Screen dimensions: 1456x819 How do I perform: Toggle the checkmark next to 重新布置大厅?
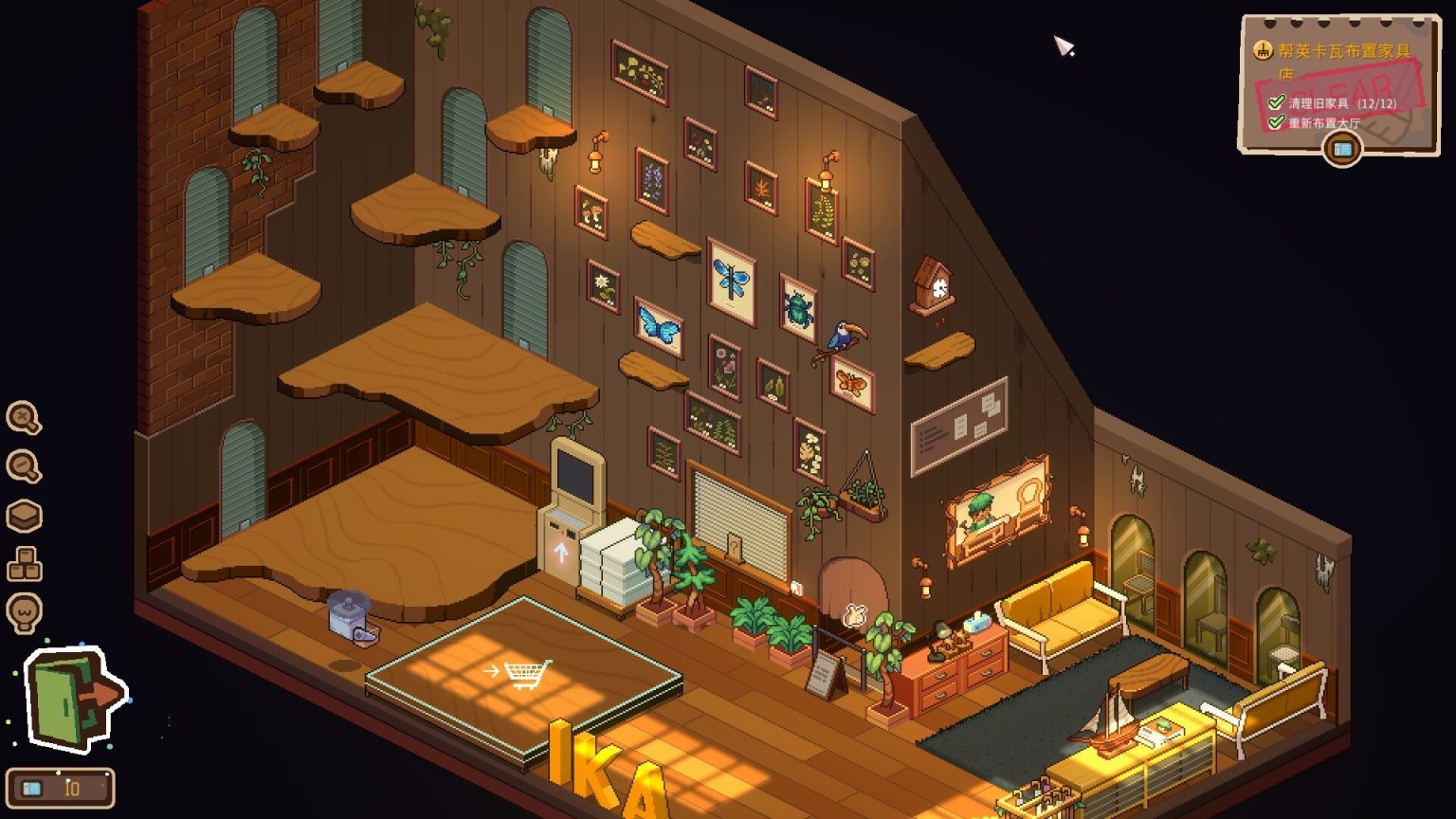1280,120
